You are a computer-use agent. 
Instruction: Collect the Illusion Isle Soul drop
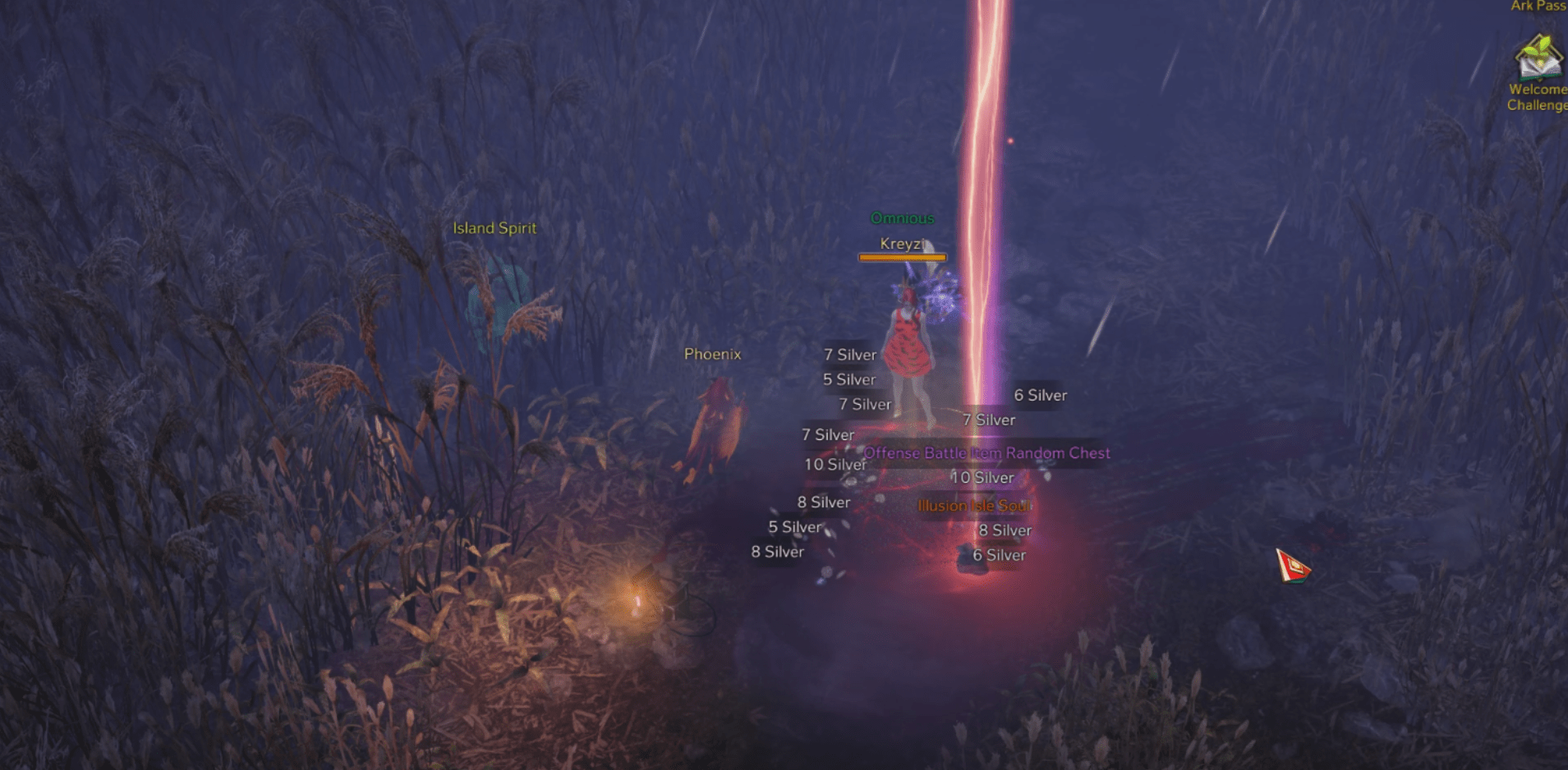click(x=974, y=506)
